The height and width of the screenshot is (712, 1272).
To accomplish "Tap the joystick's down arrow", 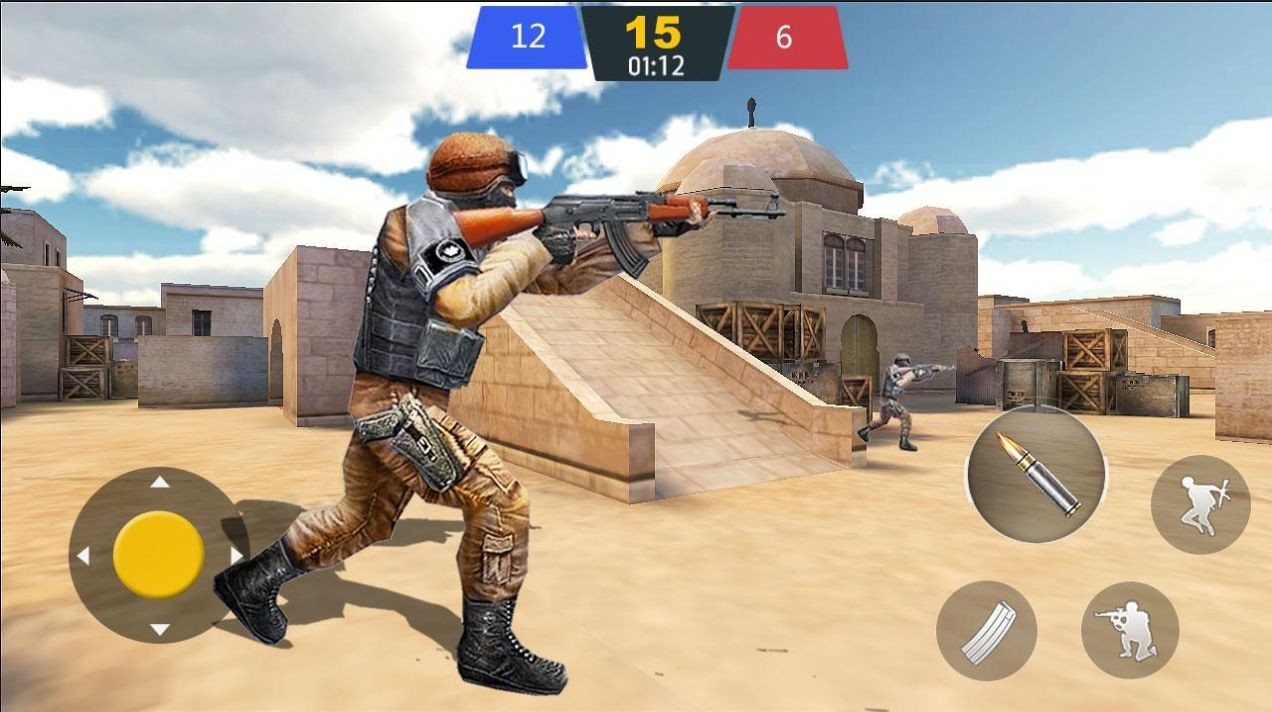I will [159, 629].
